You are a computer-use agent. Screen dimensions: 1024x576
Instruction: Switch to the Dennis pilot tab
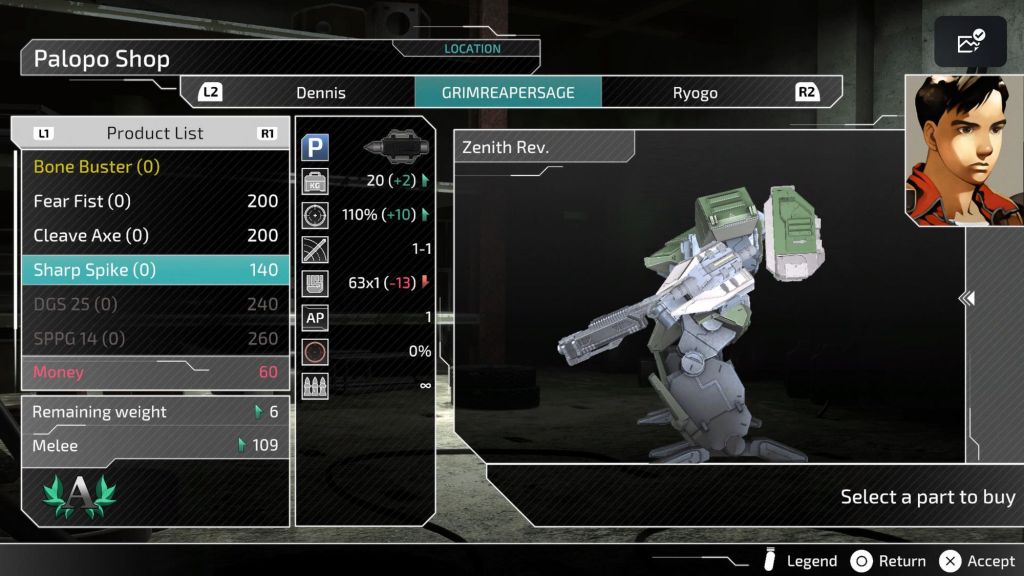pyautogui.click(x=320, y=93)
